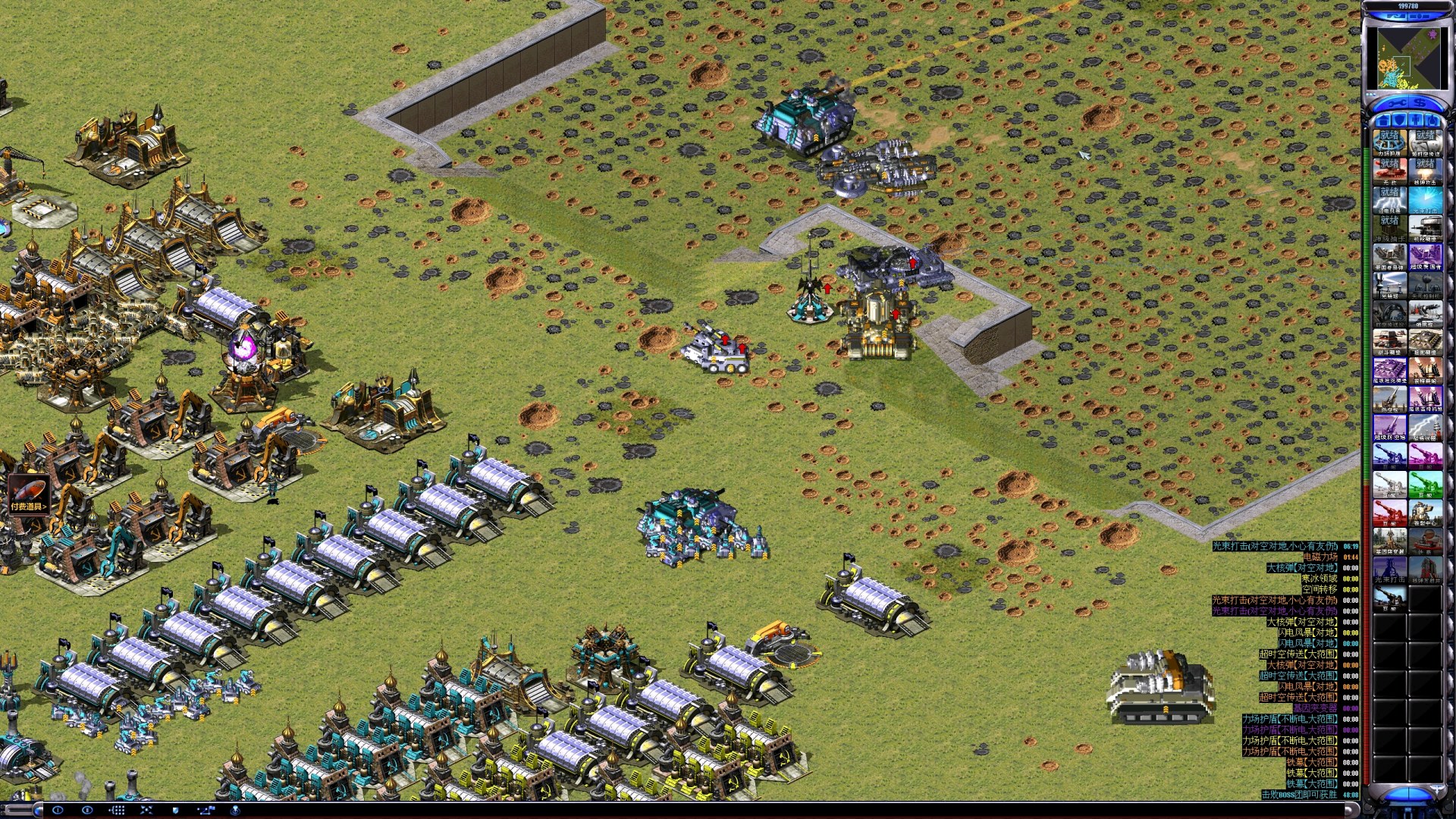Select the purple 超级爱国者 build icon
This screenshot has height=819, width=1456.
tap(1425, 257)
